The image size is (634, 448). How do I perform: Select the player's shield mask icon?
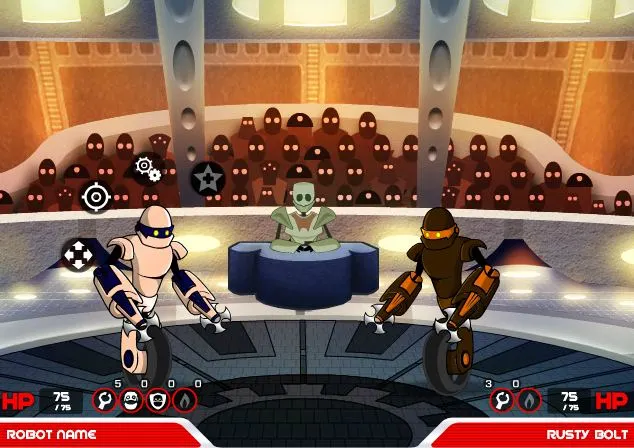[x=158, y=401]
